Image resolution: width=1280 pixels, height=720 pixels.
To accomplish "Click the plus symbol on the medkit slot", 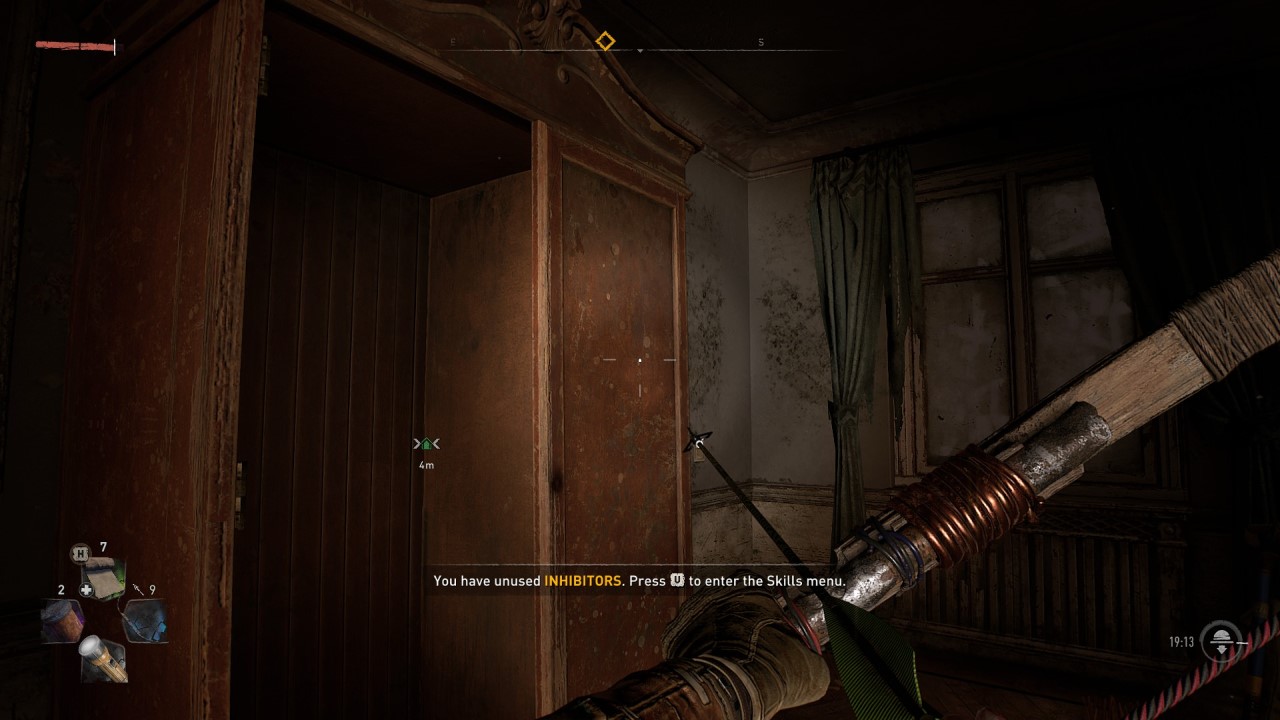I will point(87,589).
